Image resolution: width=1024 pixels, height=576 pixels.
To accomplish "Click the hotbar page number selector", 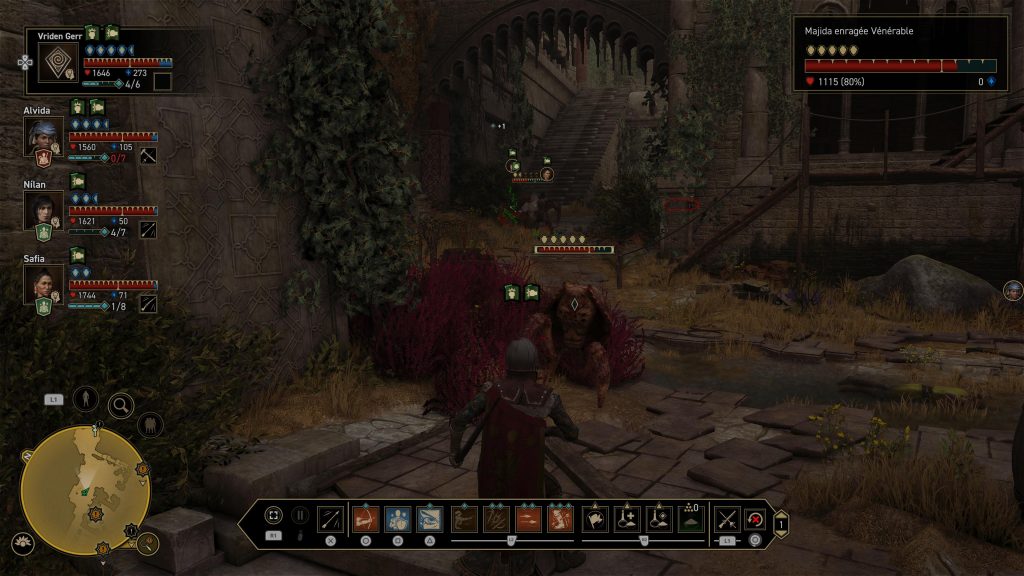I will tap(781, 521).
